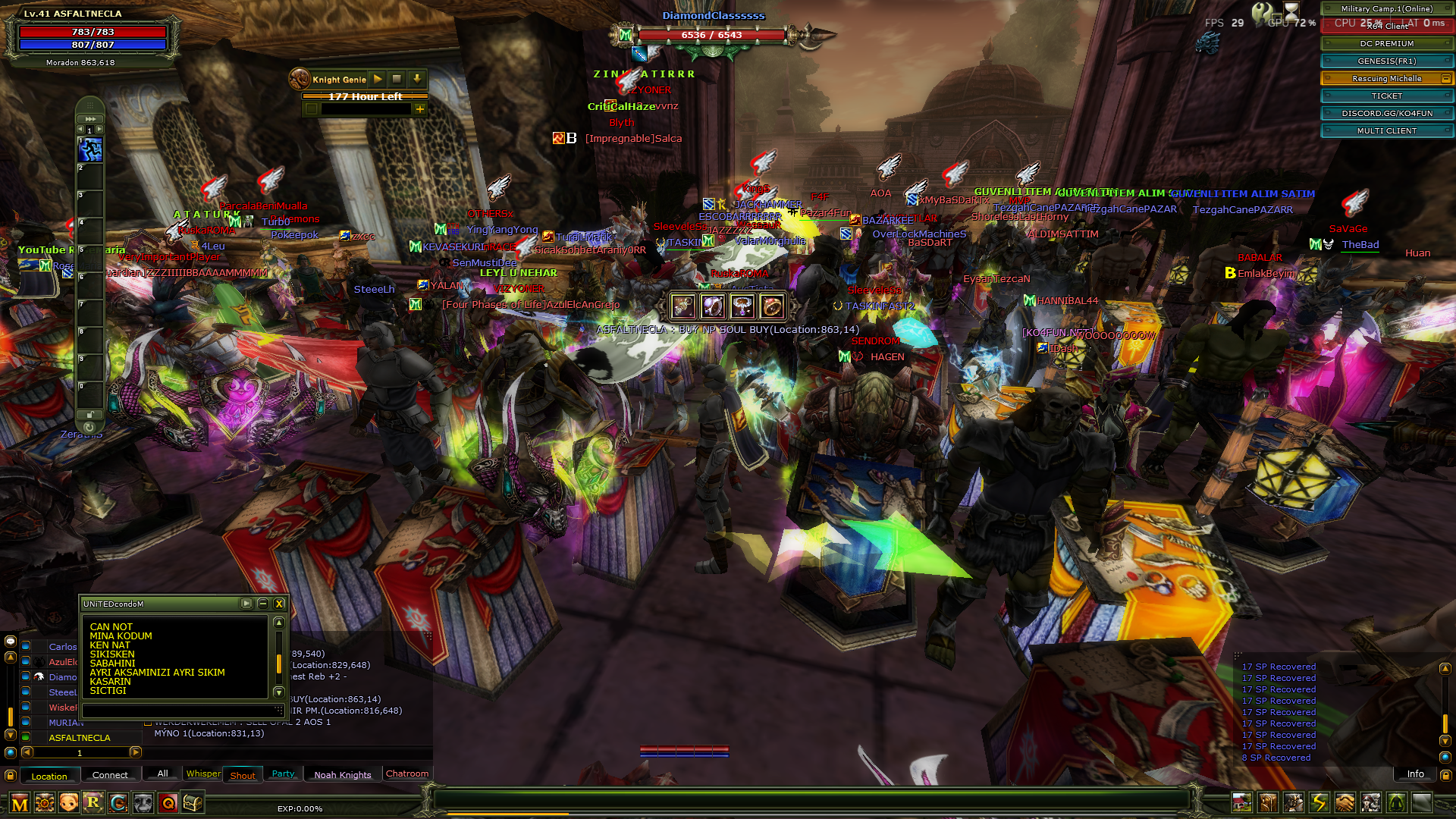
Task: Open the inventory bag icon bottom right
Action: coord(1268,803)
